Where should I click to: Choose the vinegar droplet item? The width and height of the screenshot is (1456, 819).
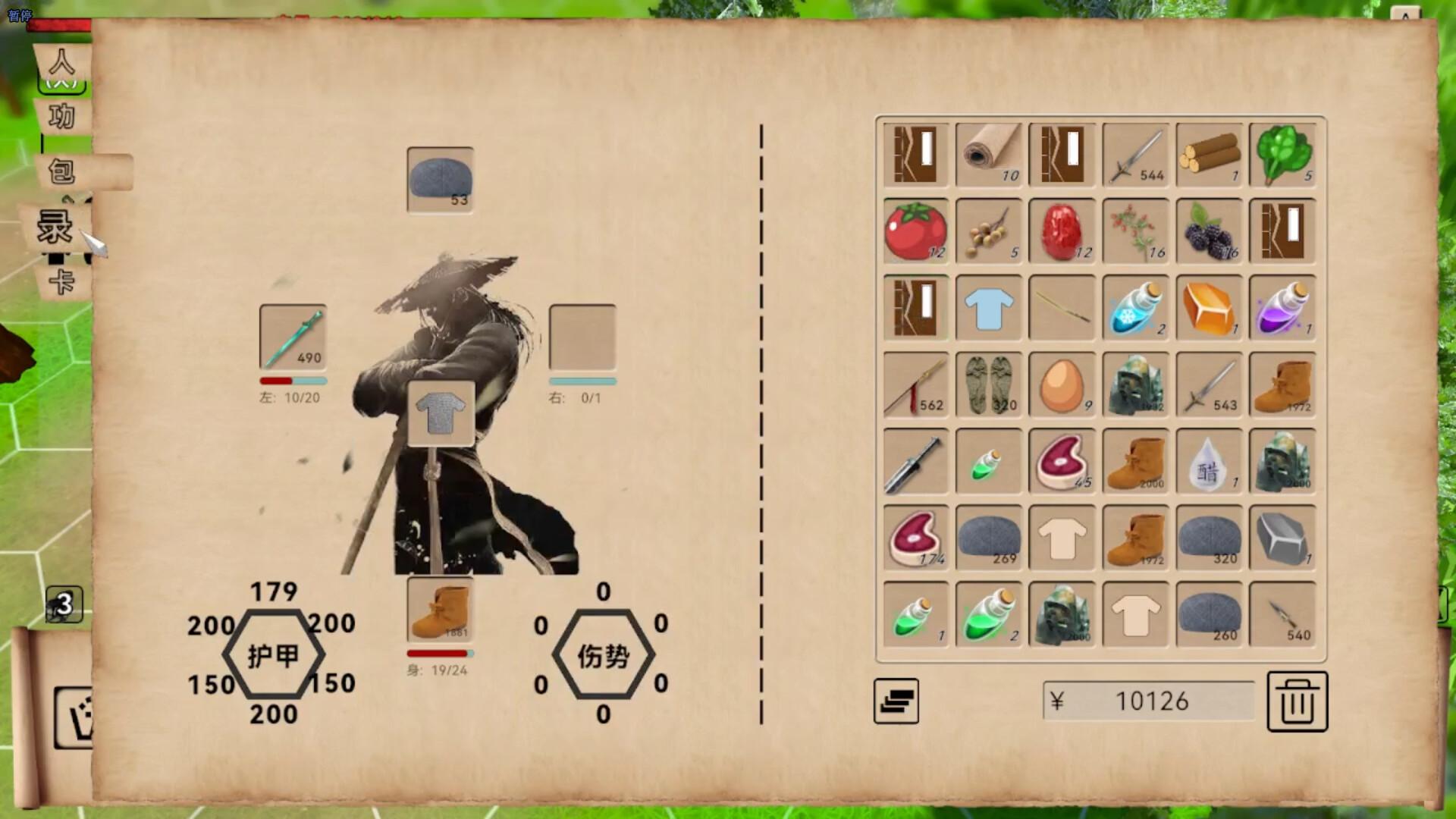point(1209,461)
